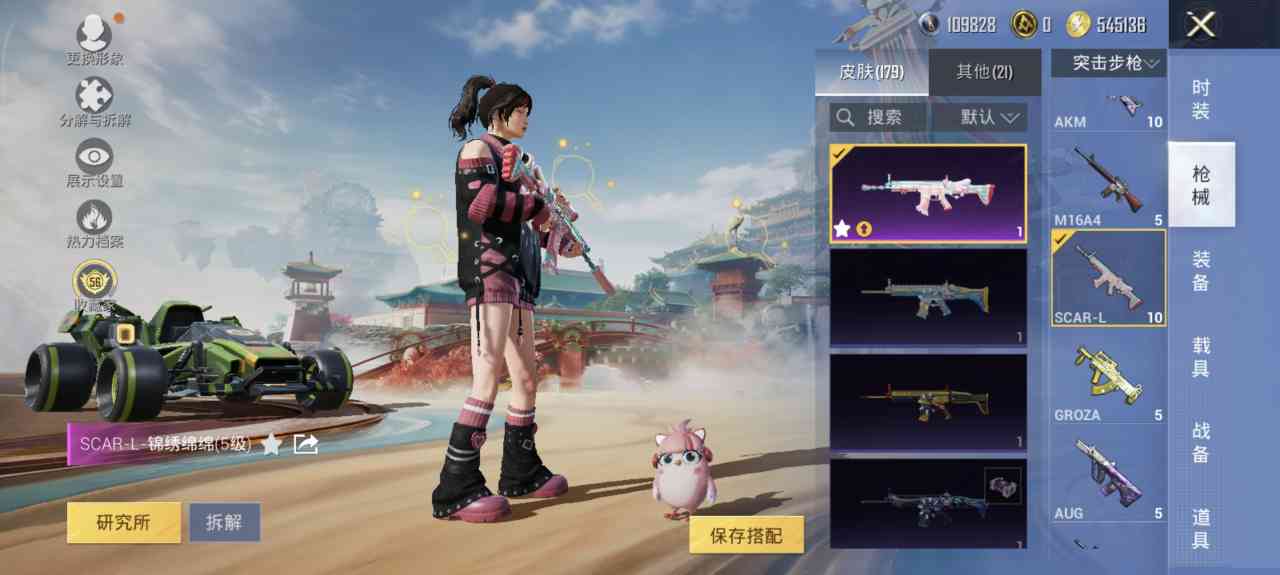Open the 默认 sort dropdown
This screenshot has width=1280, height=575.
click(x=980, y=117)
